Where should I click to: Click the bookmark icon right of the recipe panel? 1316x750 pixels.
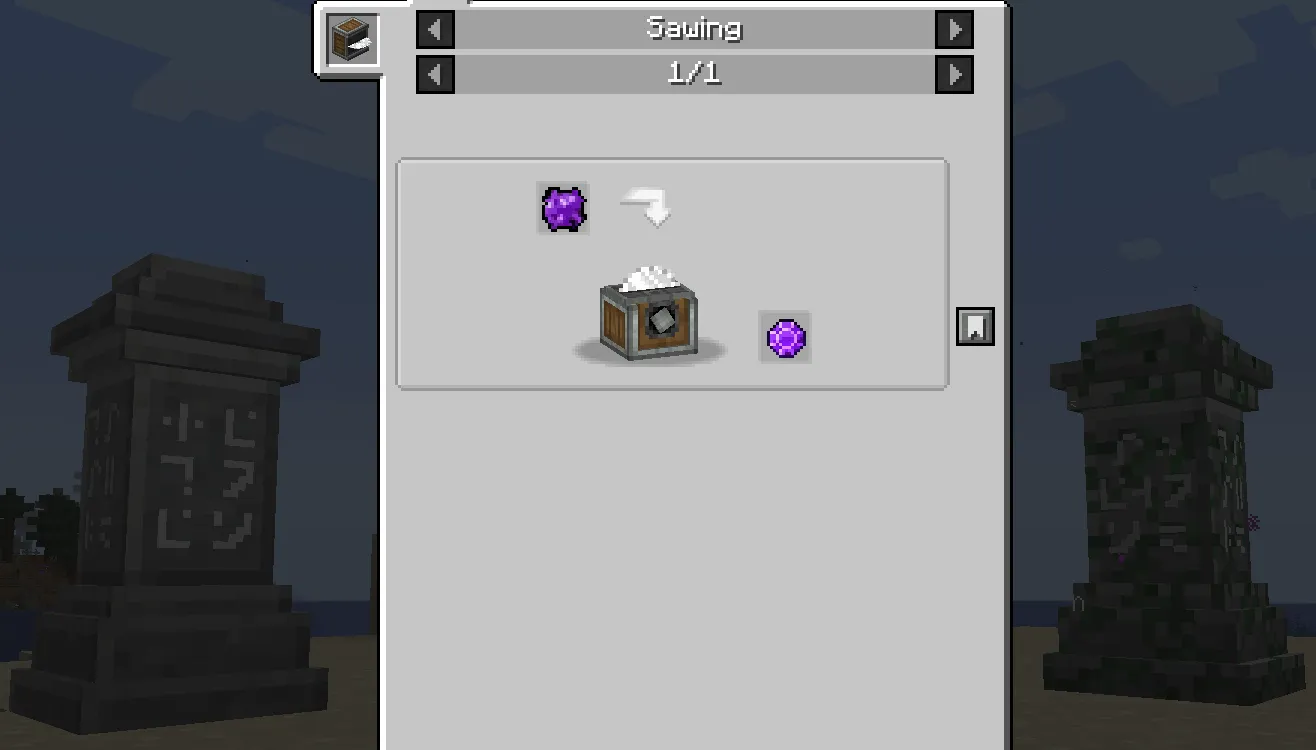[974, 326]
